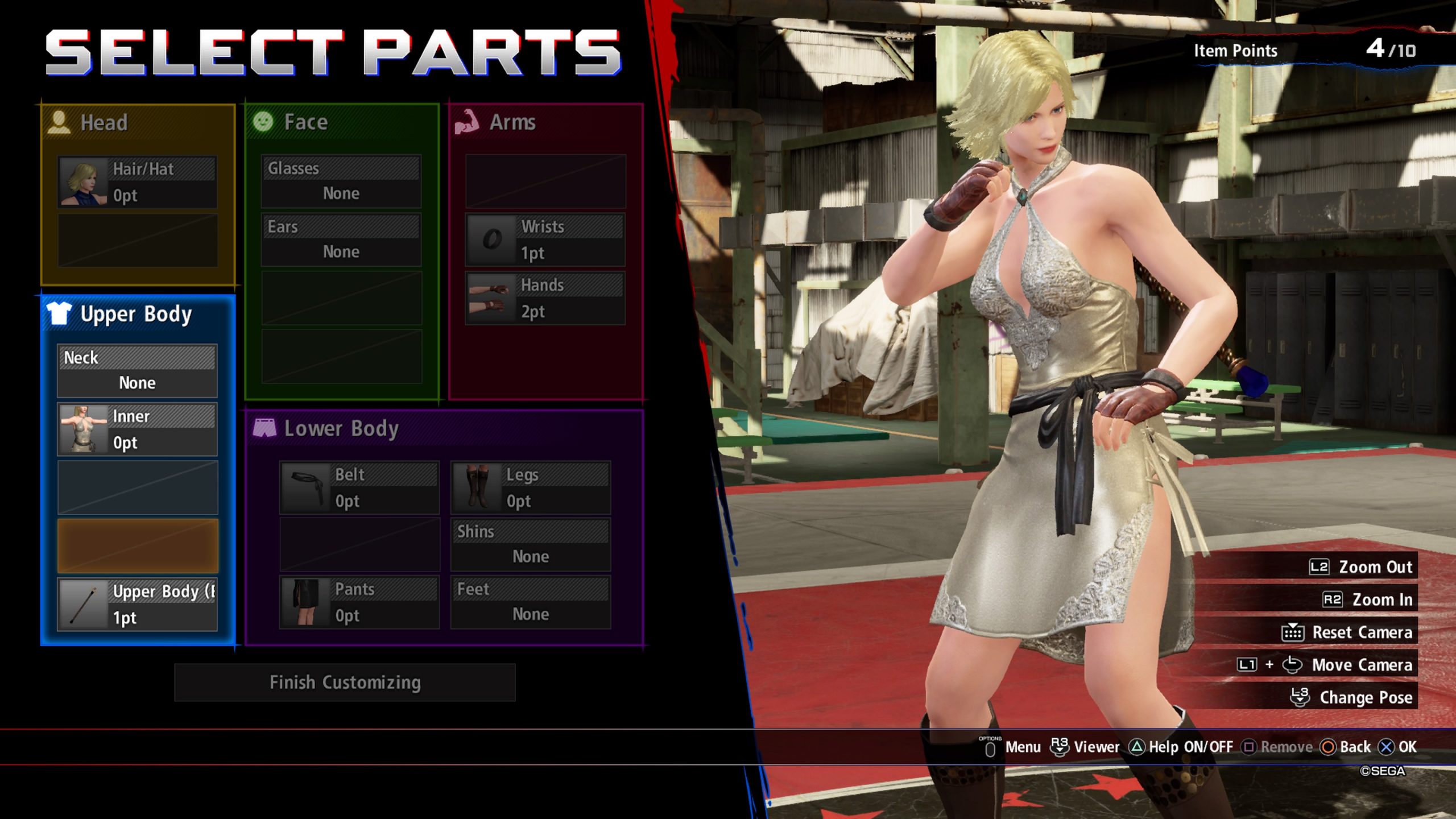Switch to the Arms category header

(x=512, y=122)
